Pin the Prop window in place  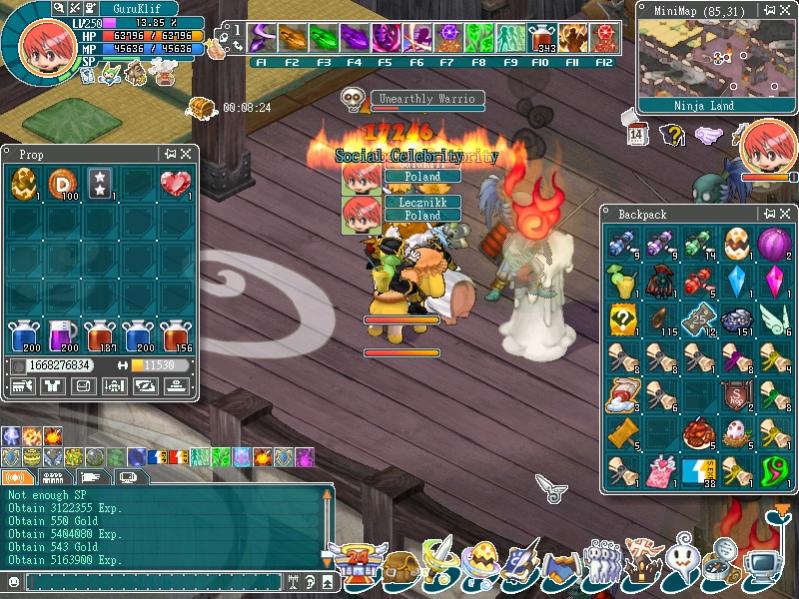click(170, 154)
